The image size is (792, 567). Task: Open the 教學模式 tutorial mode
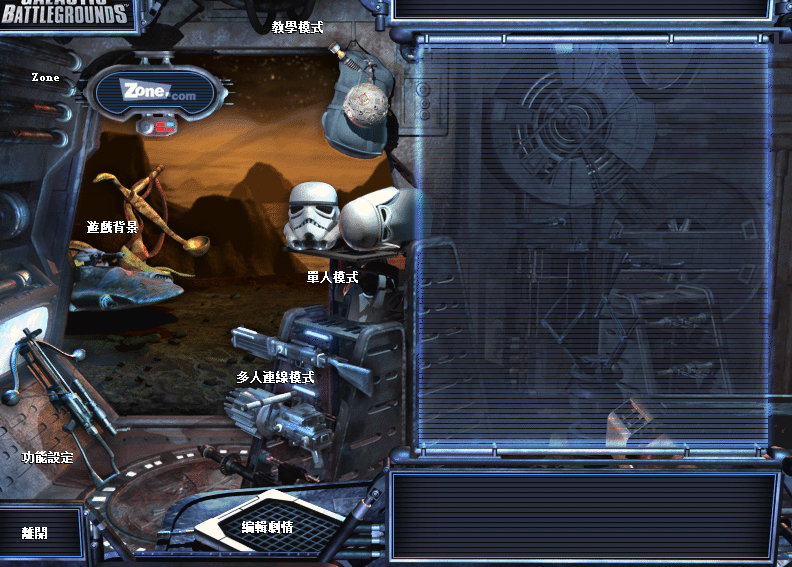click(x=298, y=27)
